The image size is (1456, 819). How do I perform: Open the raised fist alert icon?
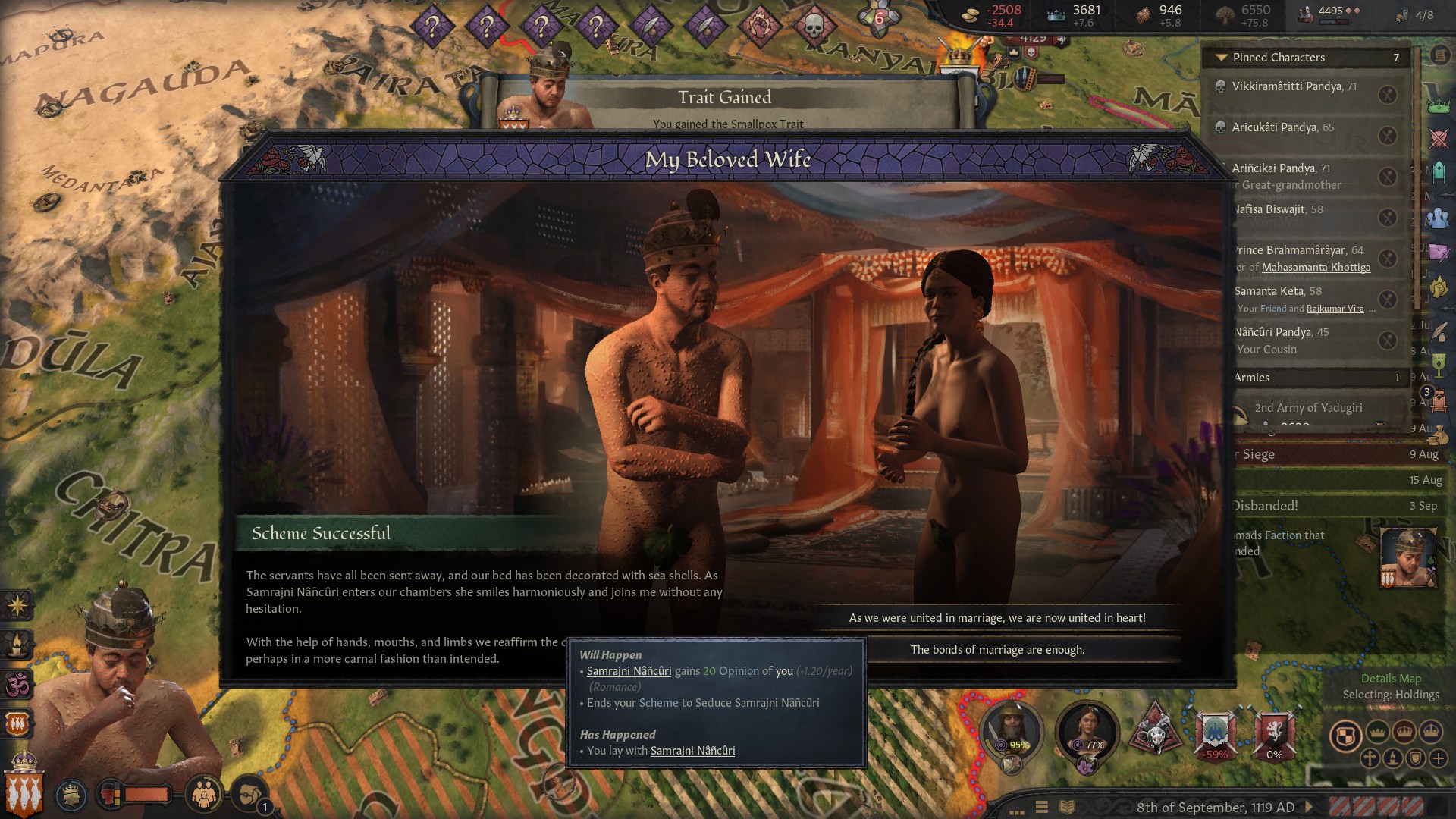758,27
